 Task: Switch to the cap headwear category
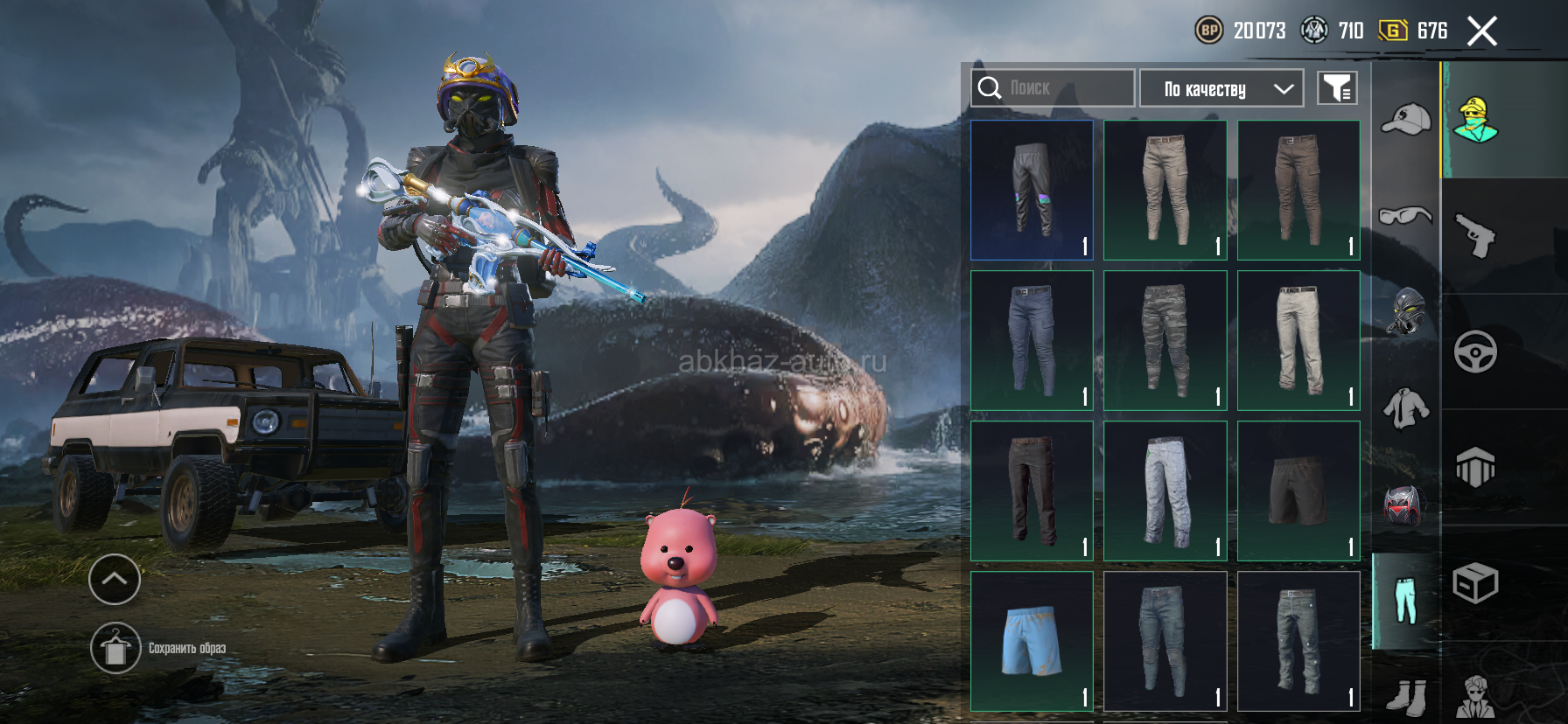1405,120
